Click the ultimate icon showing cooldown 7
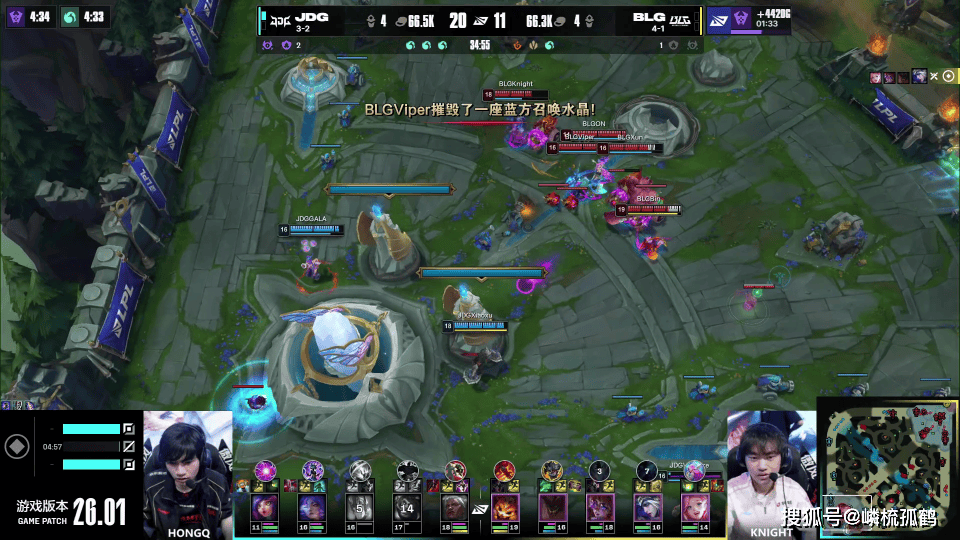 (648, 470)
